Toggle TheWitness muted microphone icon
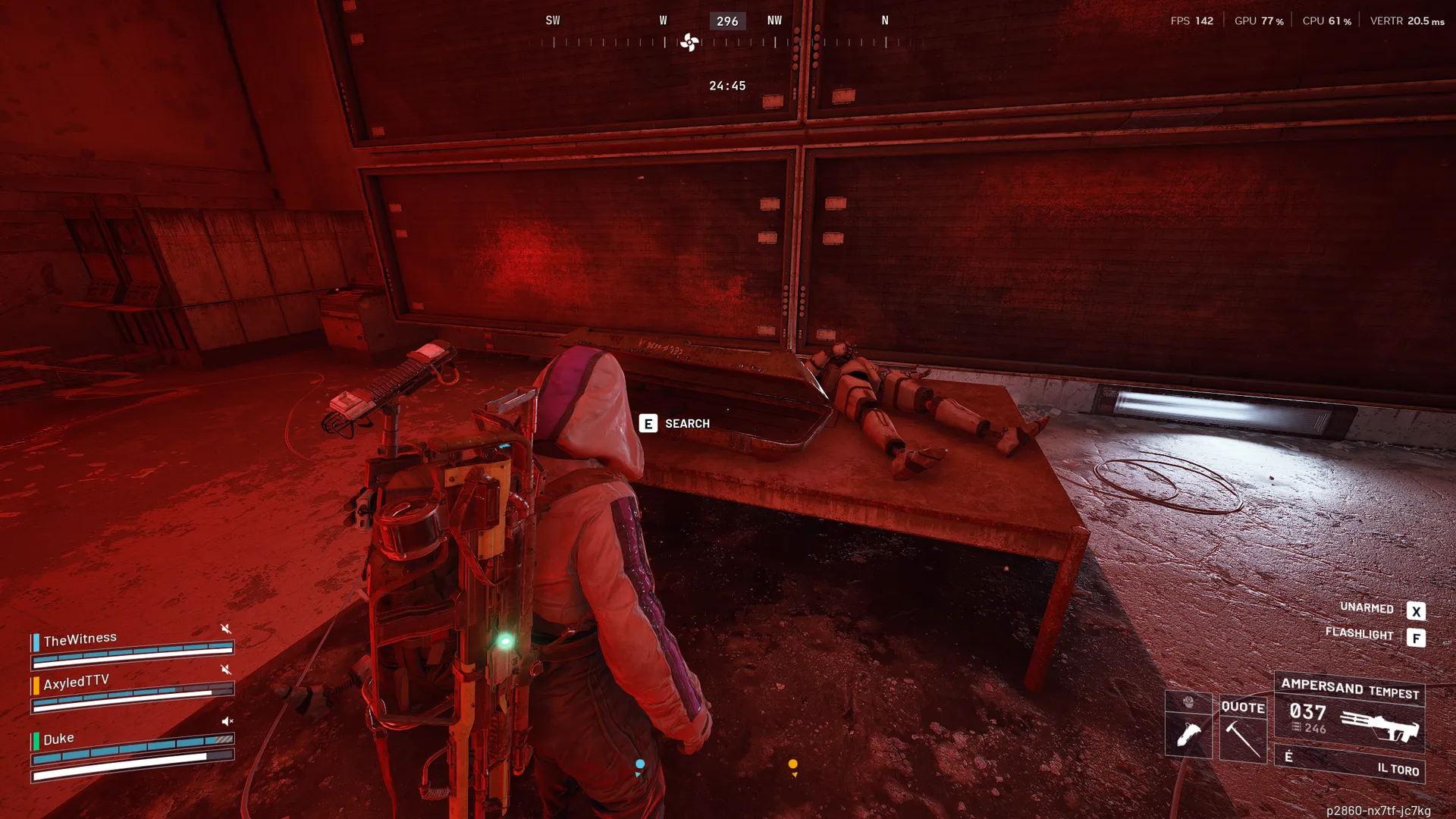The height and width of the screenshot is (819, 1456). [x=225, y=628]
